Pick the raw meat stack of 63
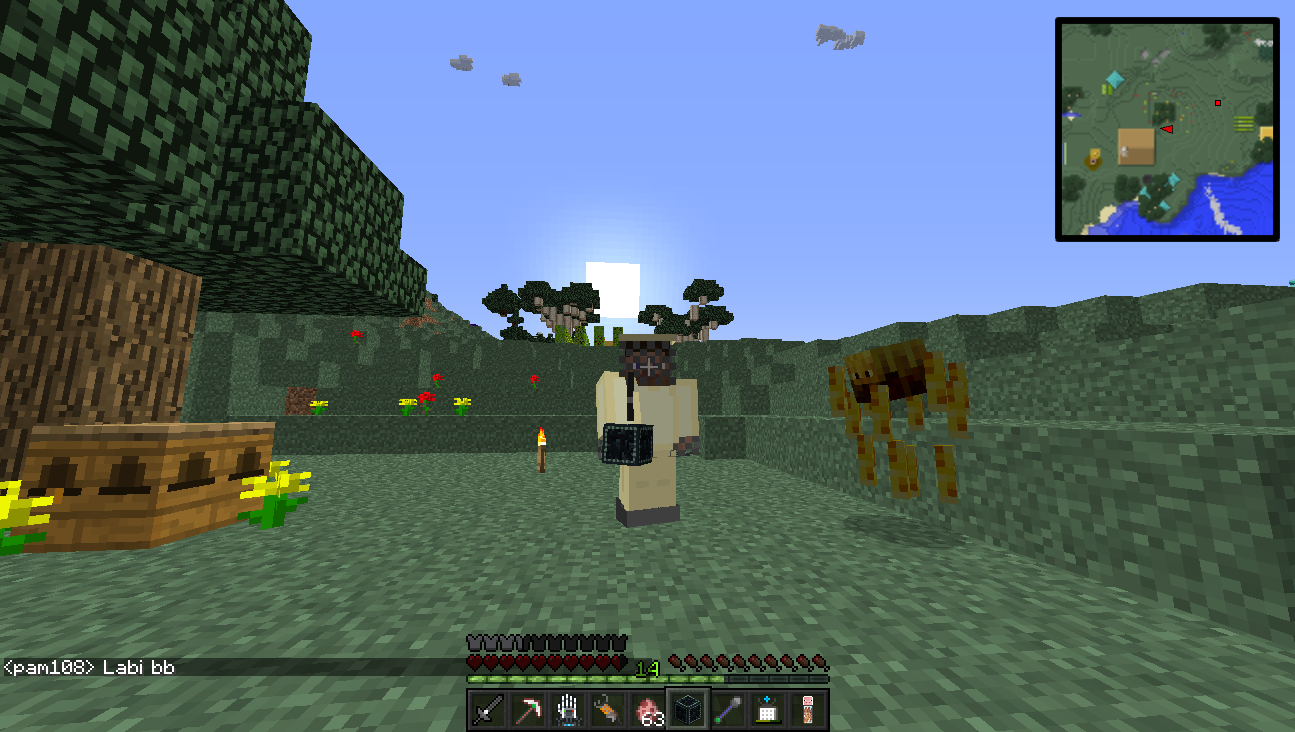The width and height of the screenshot is (1295, 732). tap(648, 710)
